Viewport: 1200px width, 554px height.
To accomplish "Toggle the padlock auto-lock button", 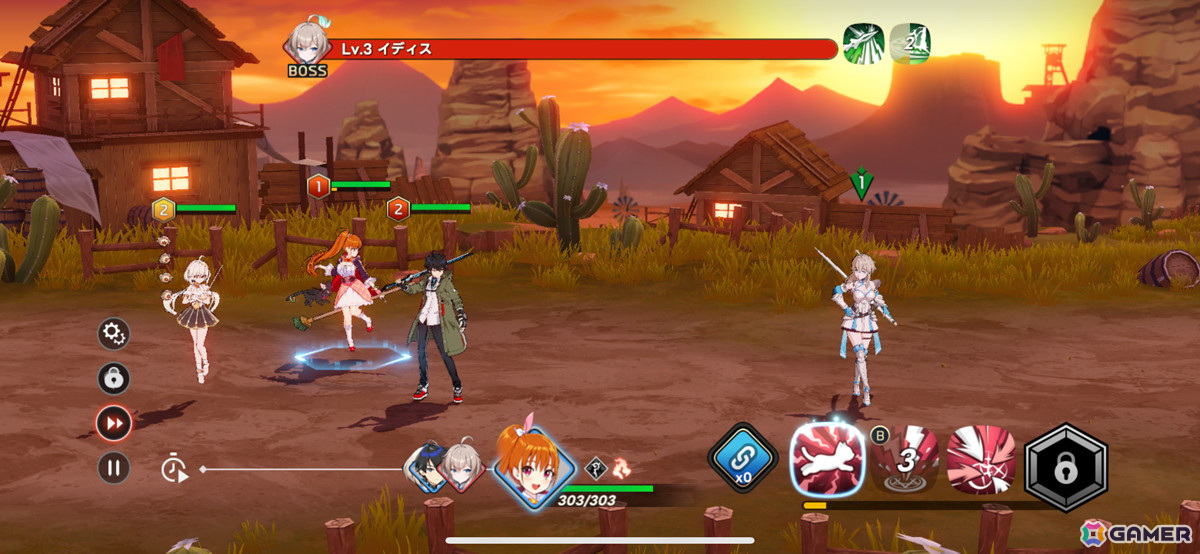I will (113, 378).
